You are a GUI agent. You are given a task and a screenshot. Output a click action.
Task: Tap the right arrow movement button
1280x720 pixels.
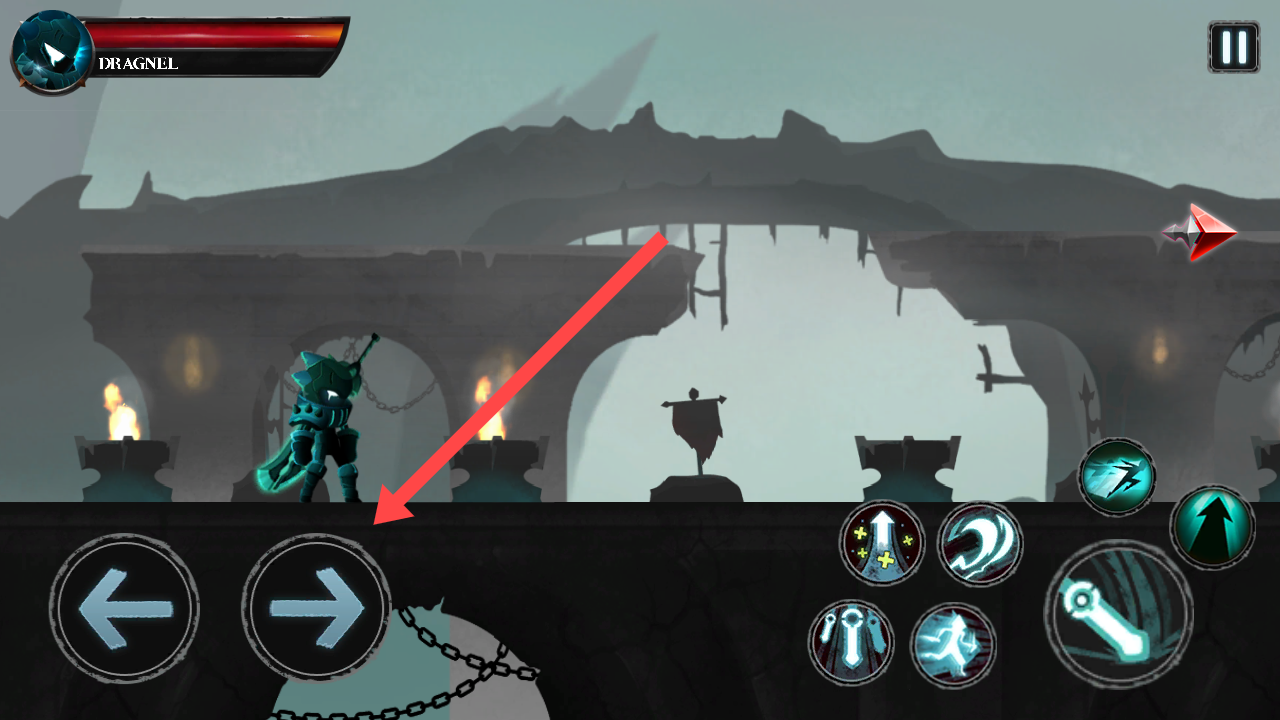coord(317,608)
